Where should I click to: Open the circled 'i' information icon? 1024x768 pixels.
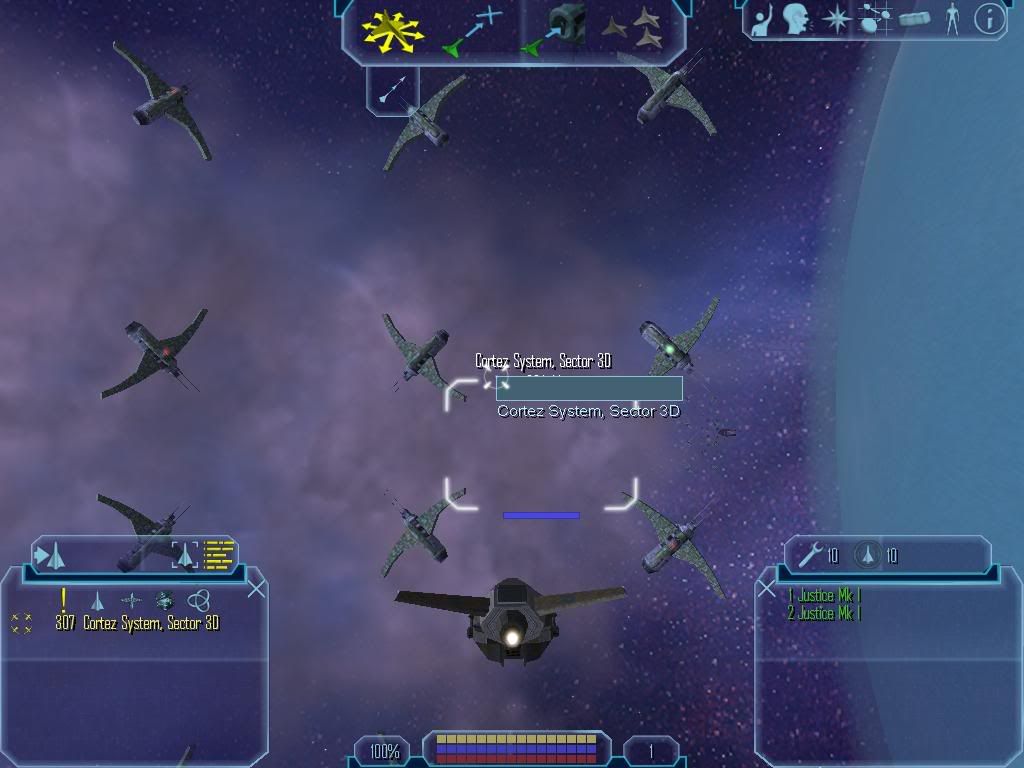click(x=989, y=19)
